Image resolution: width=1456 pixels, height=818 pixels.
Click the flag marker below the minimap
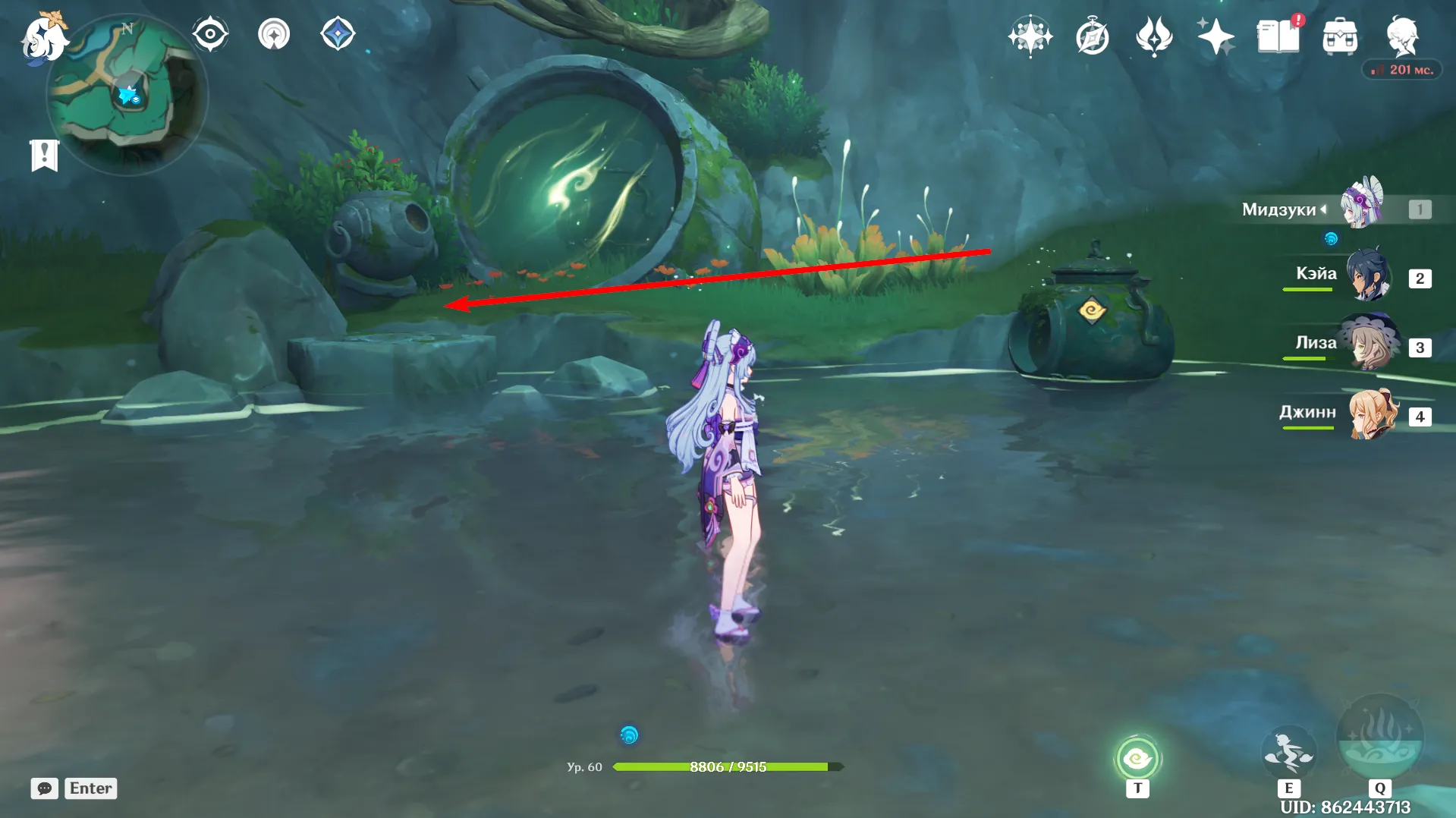(46, 156)
